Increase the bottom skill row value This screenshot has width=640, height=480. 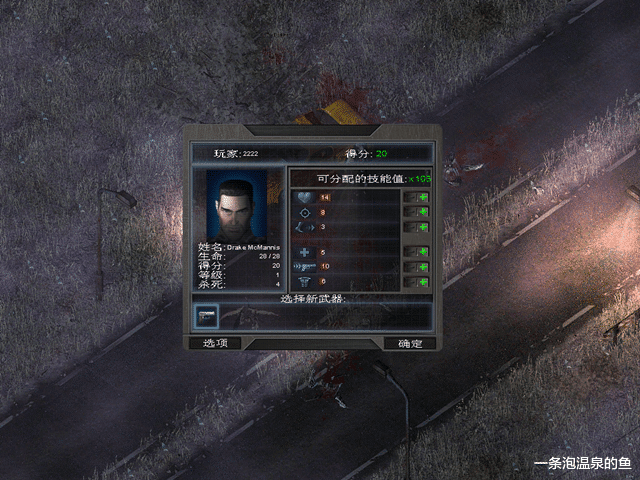tap(424, 282)
